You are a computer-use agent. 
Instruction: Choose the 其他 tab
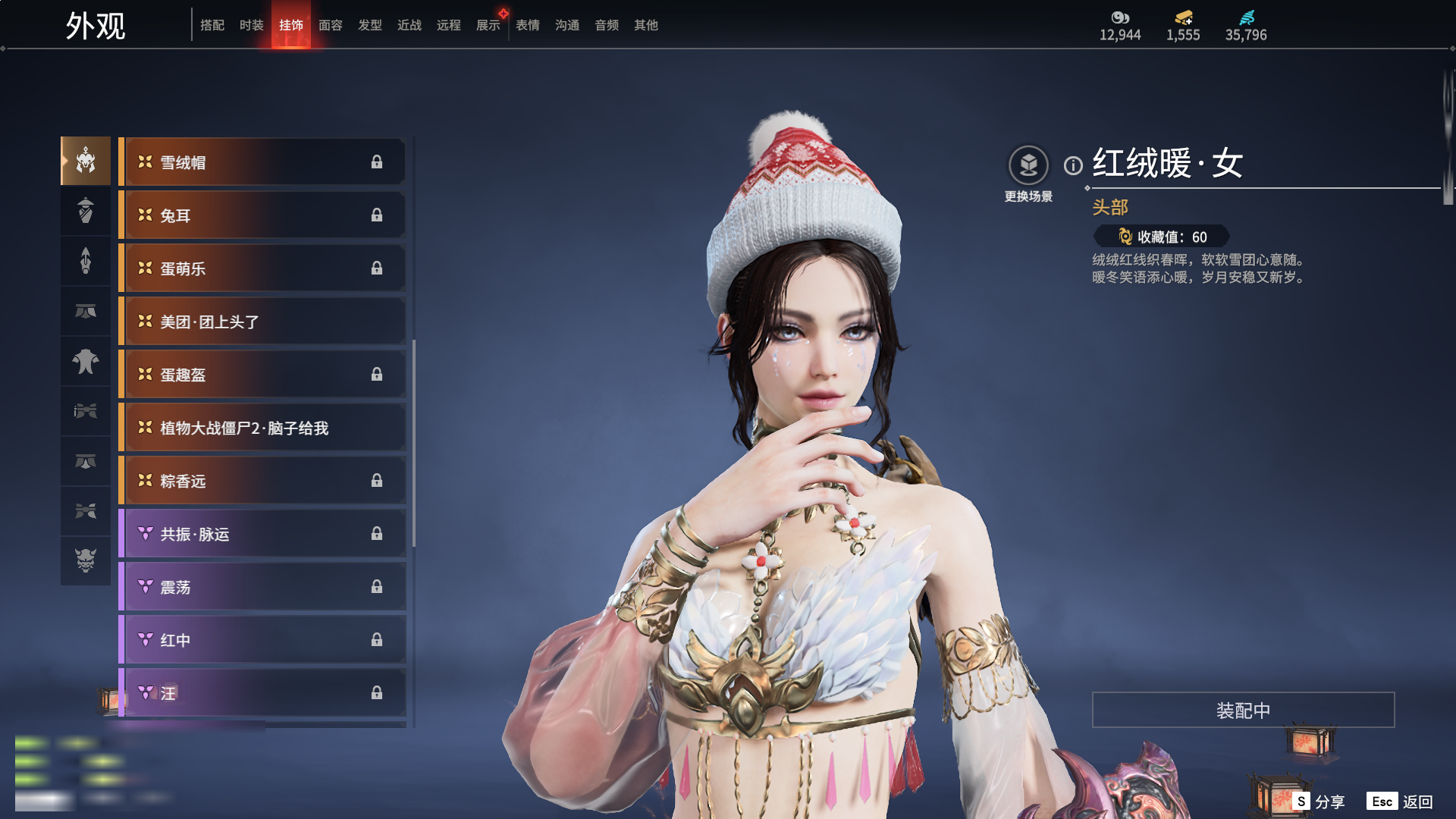click(x=645, y=25)
